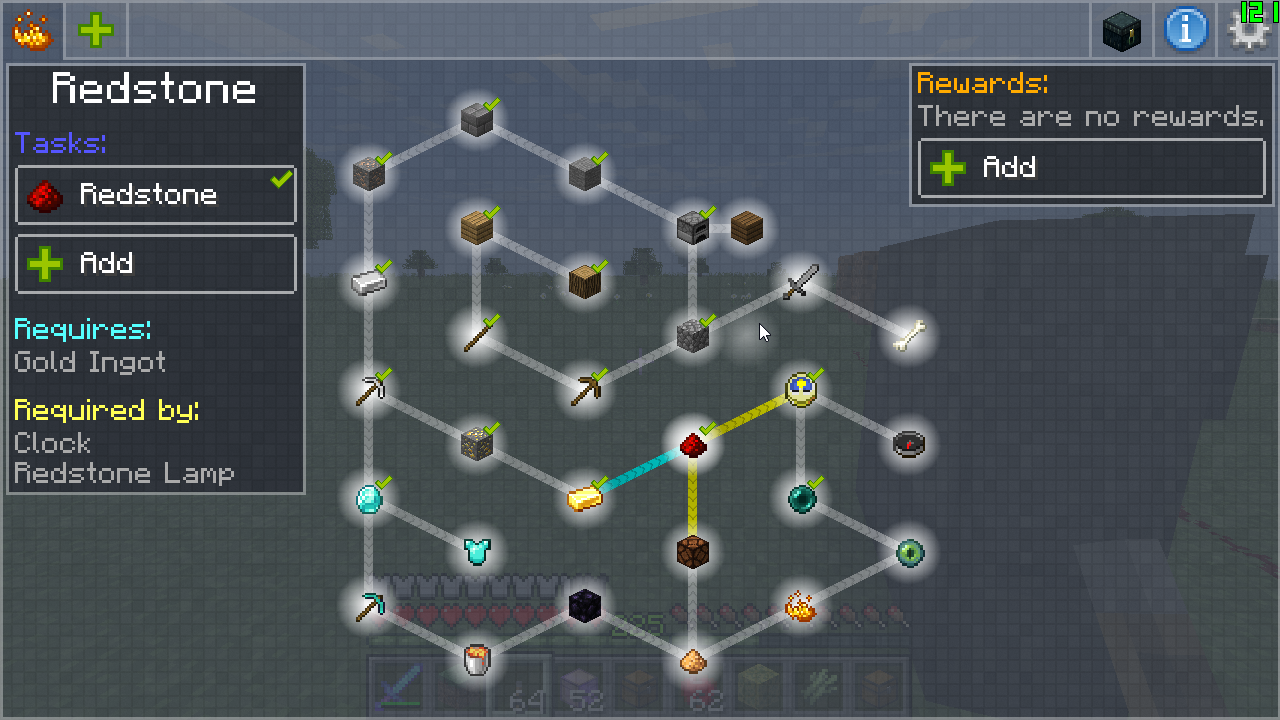Select the Redstone task entry
Image resolution: width=1280 pixels, height=720 pixels.
(x=156, y=195)
